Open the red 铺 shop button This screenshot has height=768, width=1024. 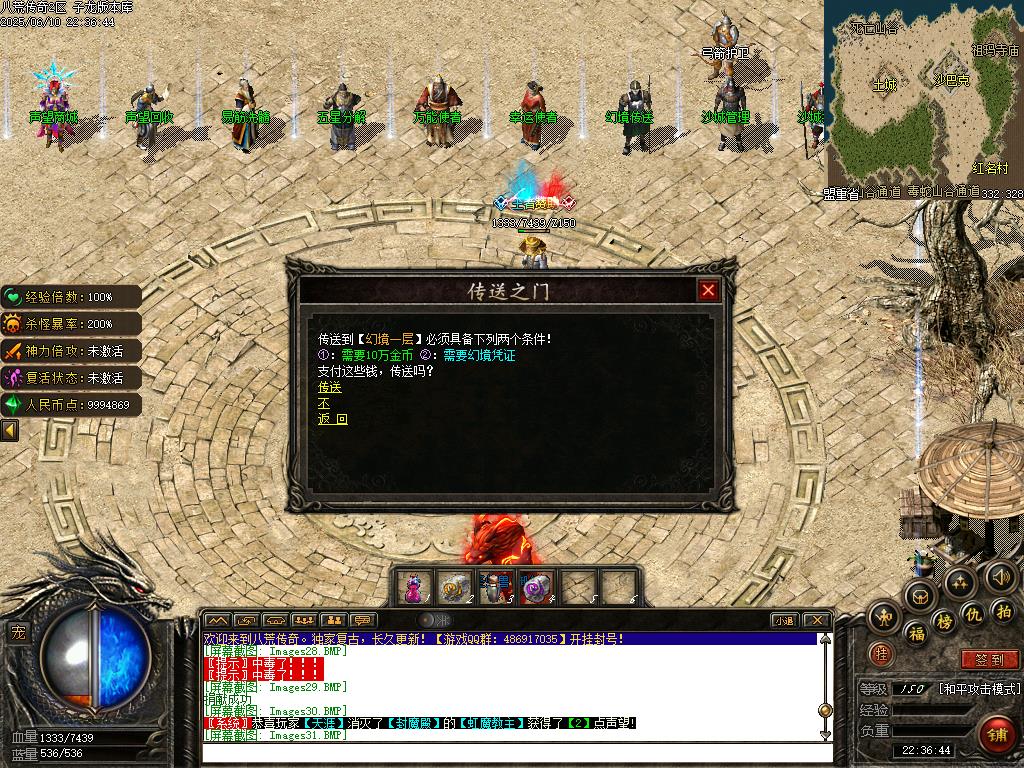click(994, 735)
